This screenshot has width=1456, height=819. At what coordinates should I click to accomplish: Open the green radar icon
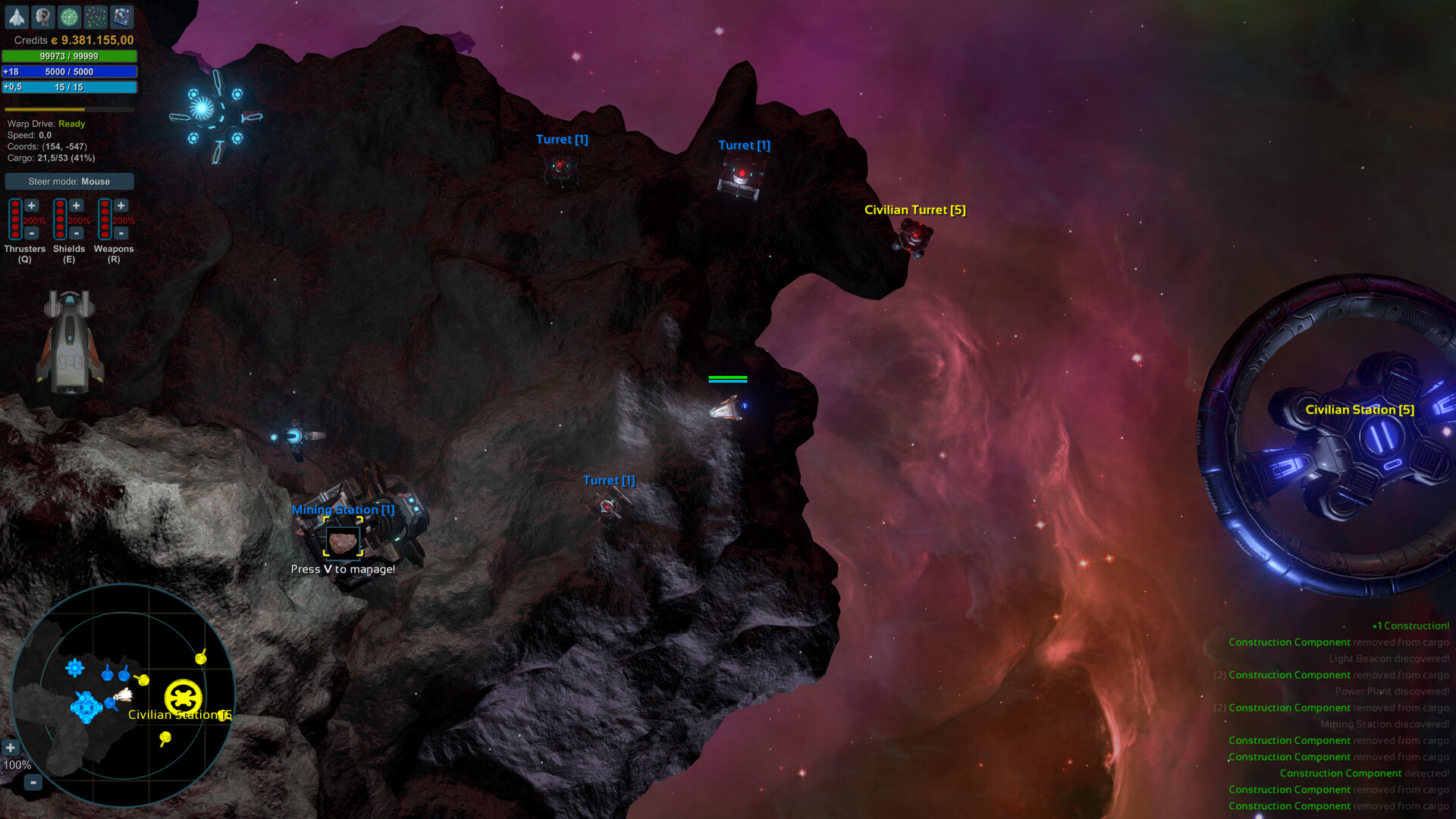coord(71,17)
